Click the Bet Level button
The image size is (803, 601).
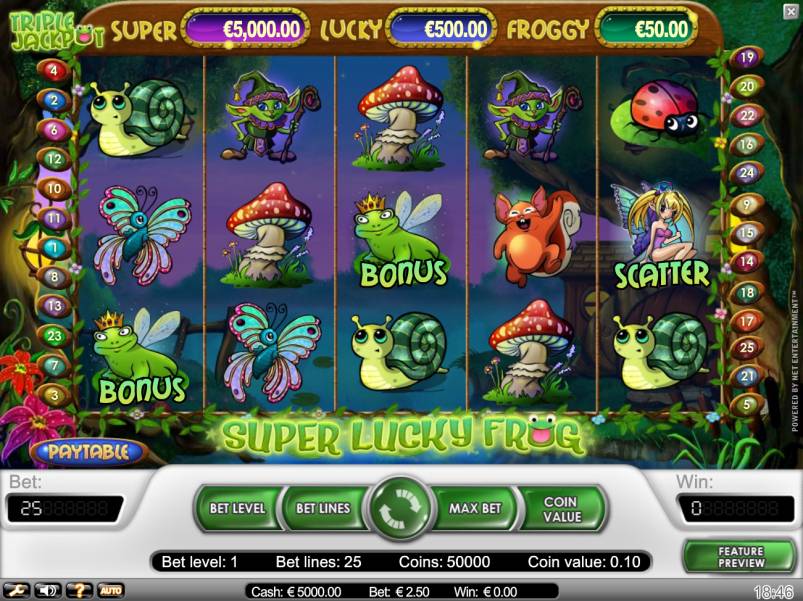pos(237,508)
